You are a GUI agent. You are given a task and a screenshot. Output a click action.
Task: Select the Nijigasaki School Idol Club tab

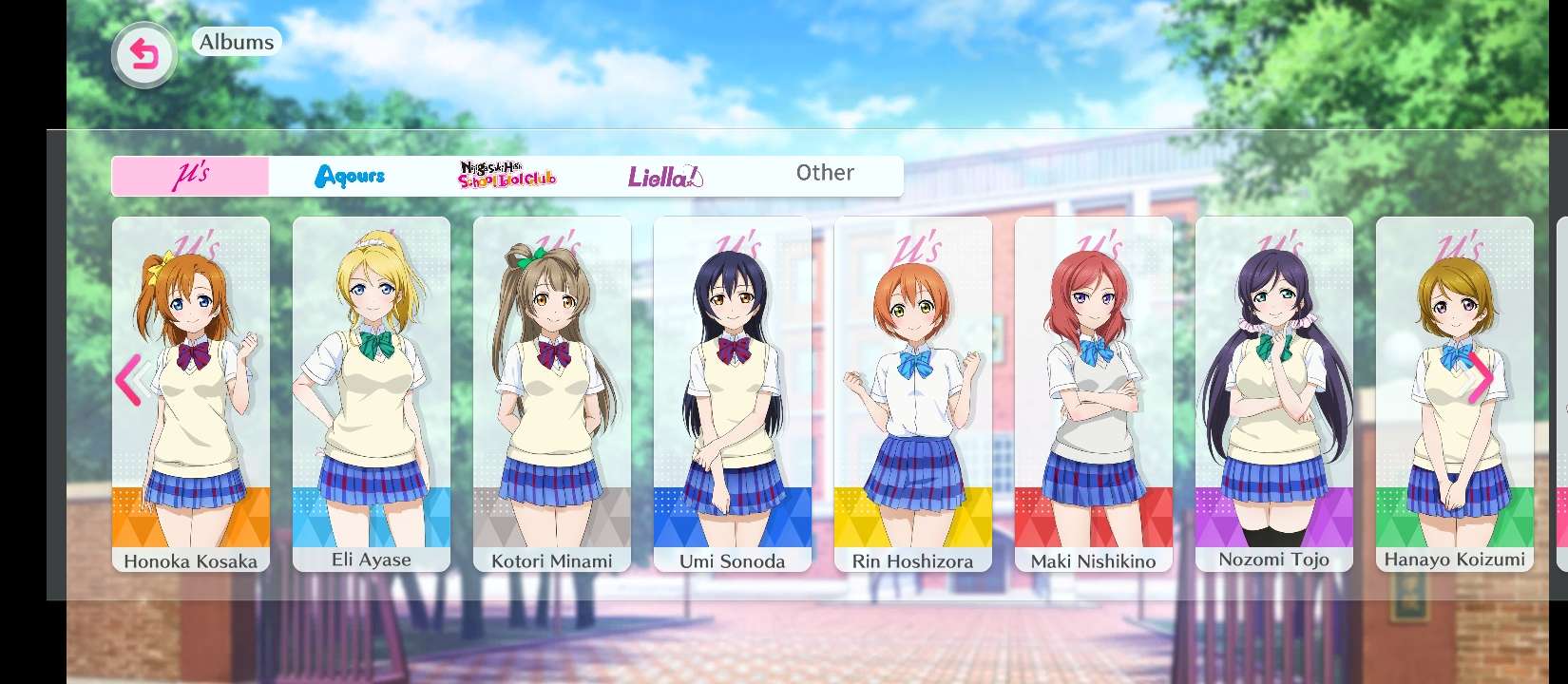tap(507, 177)
